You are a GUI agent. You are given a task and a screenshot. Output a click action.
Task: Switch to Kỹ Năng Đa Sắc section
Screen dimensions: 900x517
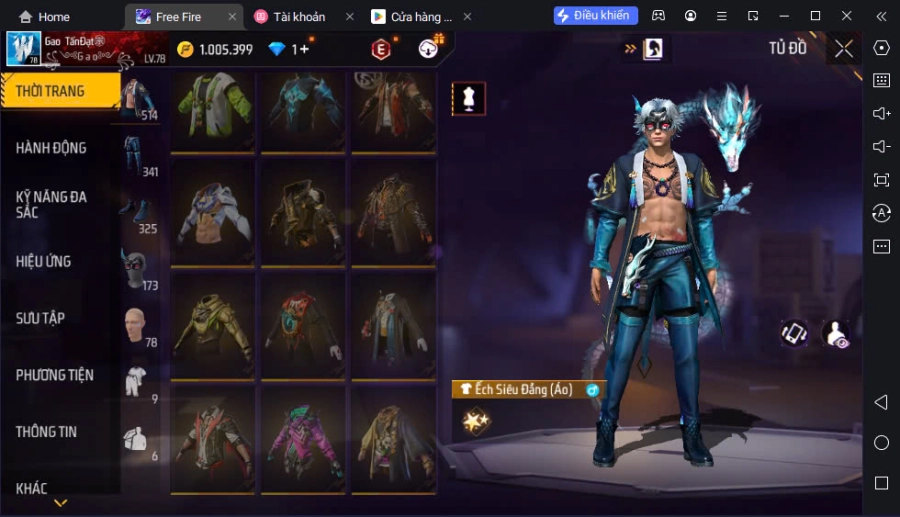[52, 204]
